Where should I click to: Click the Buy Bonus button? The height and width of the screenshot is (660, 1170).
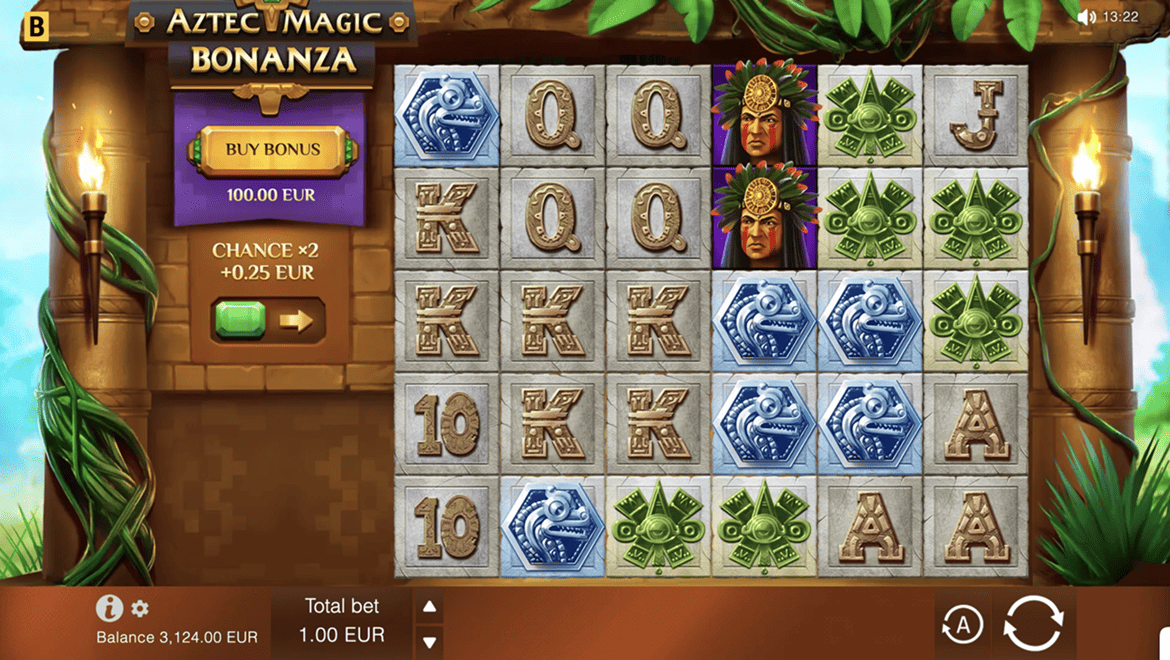(x=272, y=150)
